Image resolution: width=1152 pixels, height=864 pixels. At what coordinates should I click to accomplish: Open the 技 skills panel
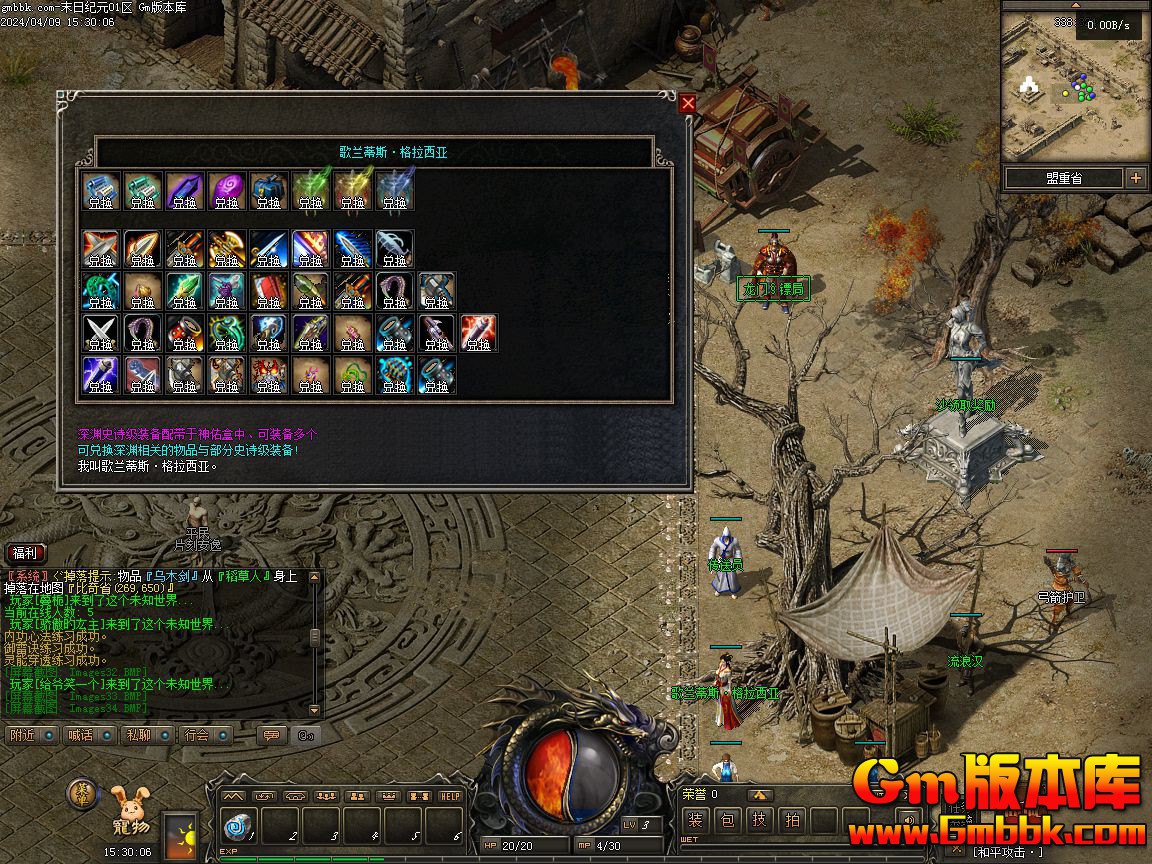coord(760,821)
